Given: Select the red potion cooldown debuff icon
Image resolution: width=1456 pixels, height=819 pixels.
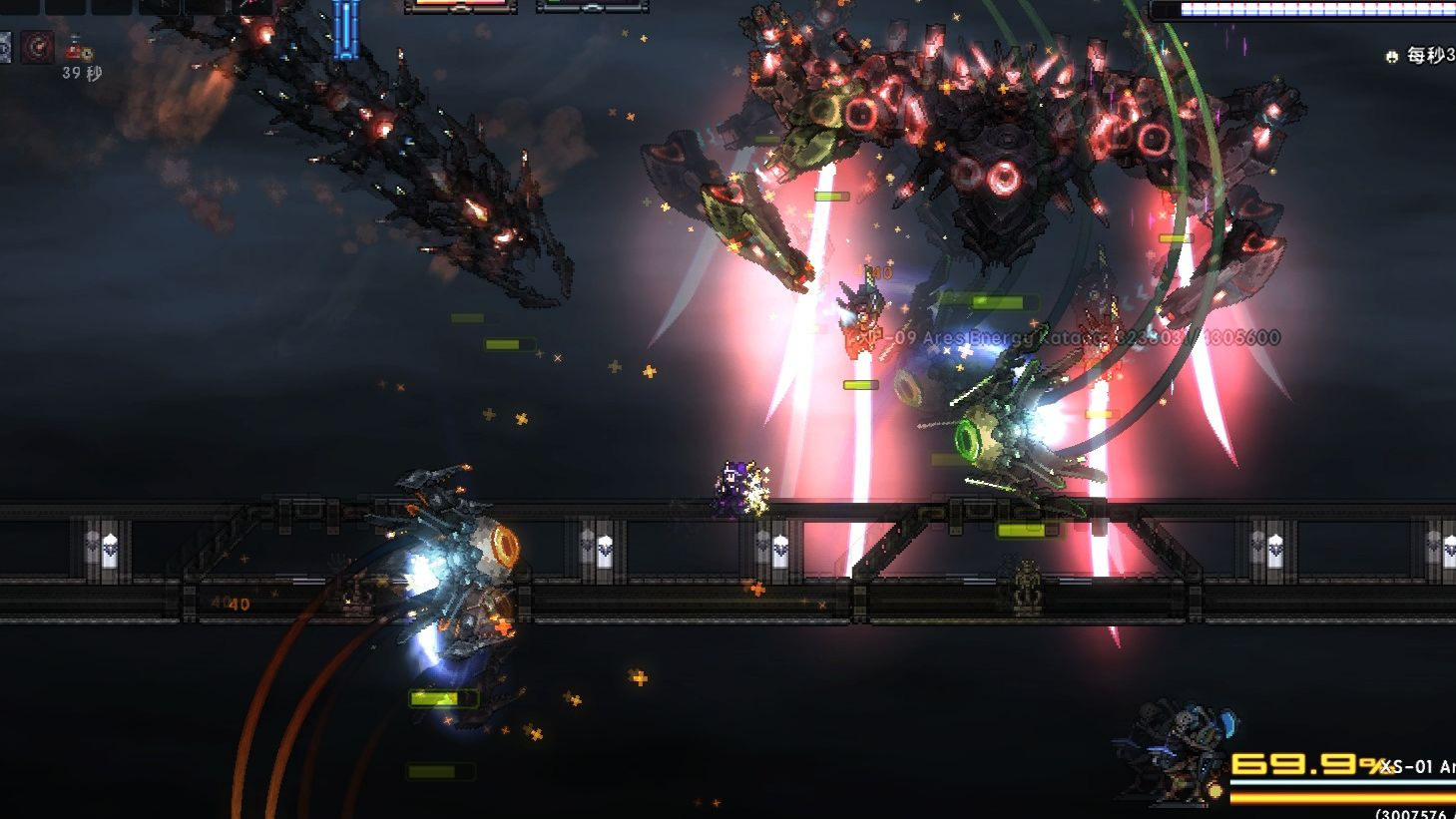Looking at the screenshot, I should point(76,47).
